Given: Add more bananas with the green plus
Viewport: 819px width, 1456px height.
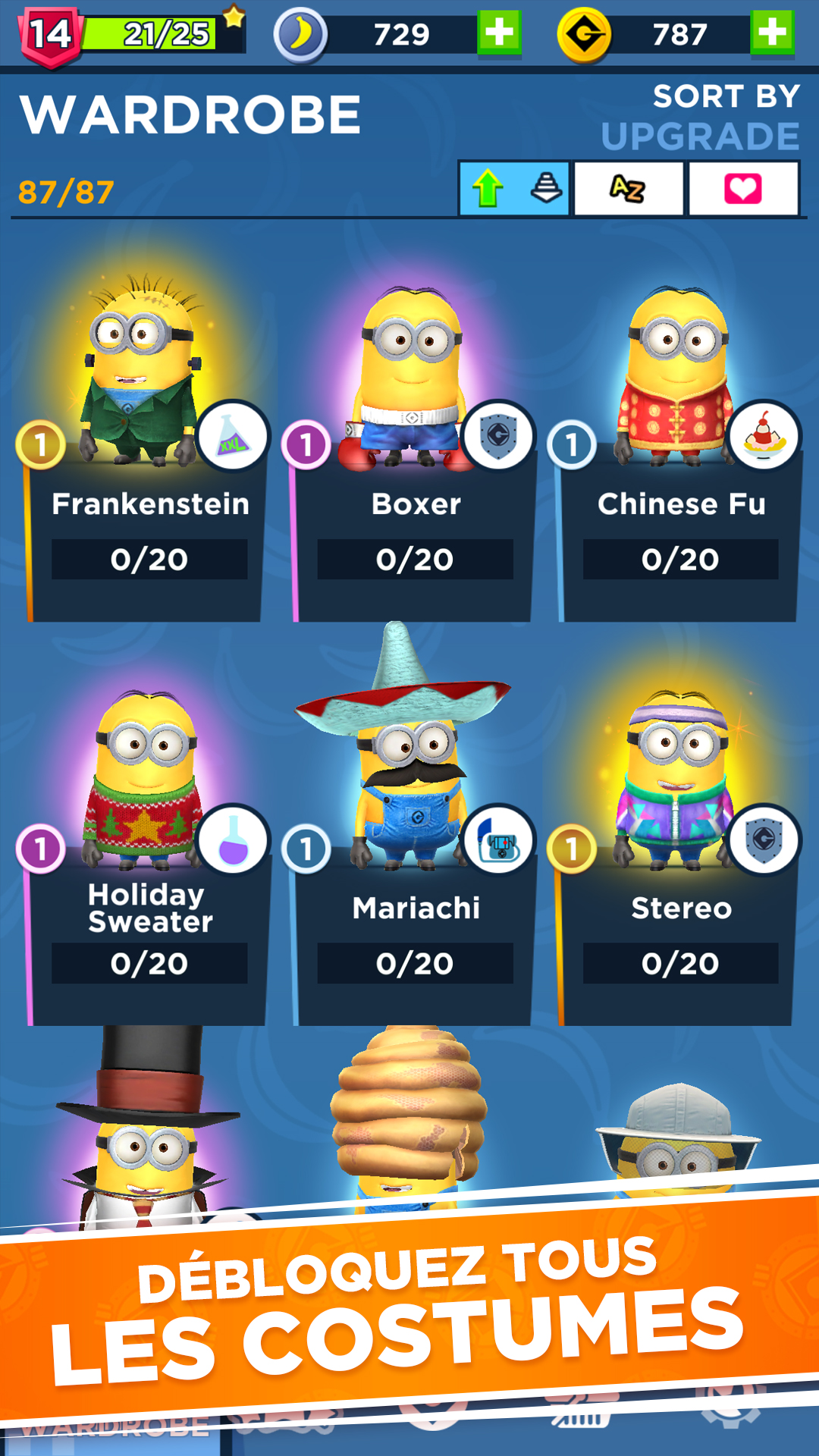Looking at the screenshot, I should (x=499, y=33).
